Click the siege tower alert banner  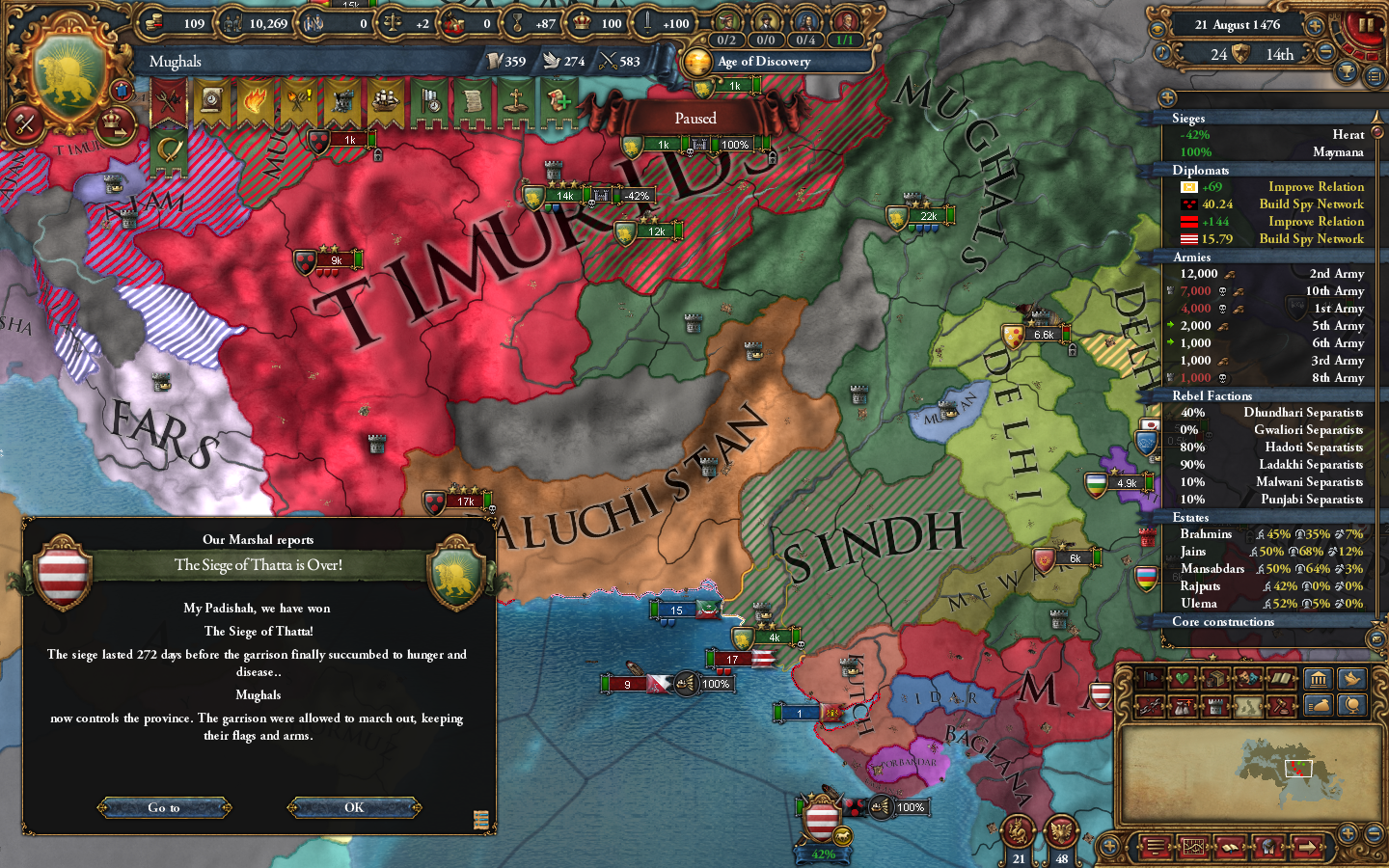(x=343, y=100)
